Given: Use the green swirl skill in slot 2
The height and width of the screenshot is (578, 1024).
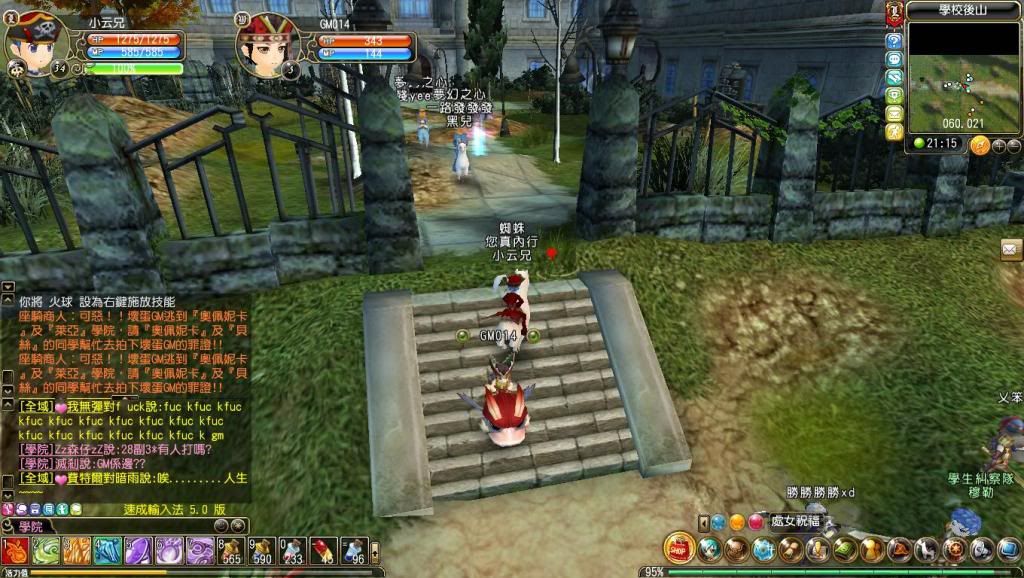Looking at the screenshot, I should click(x=46, y=551).
